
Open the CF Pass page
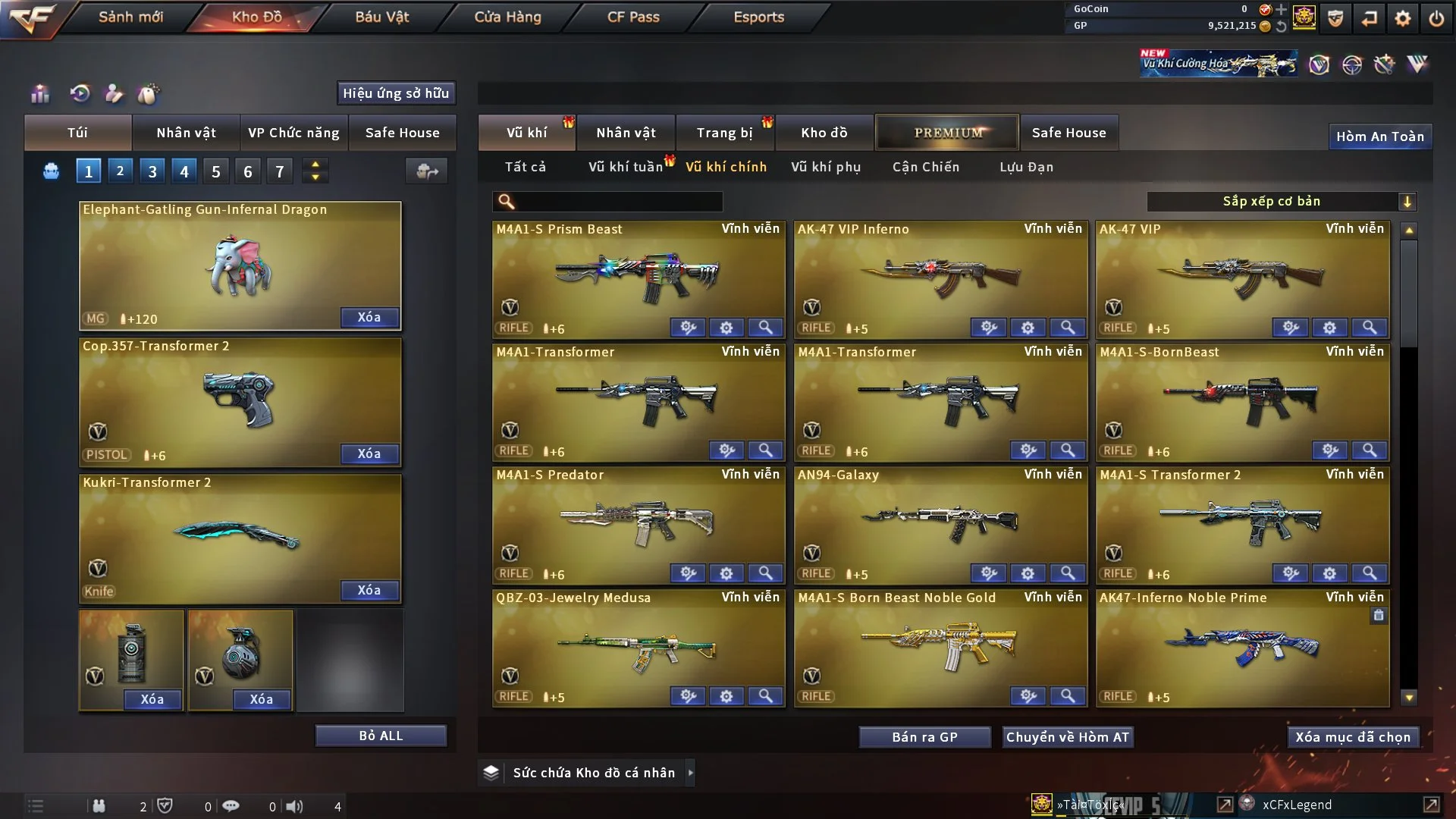point(633,17)
